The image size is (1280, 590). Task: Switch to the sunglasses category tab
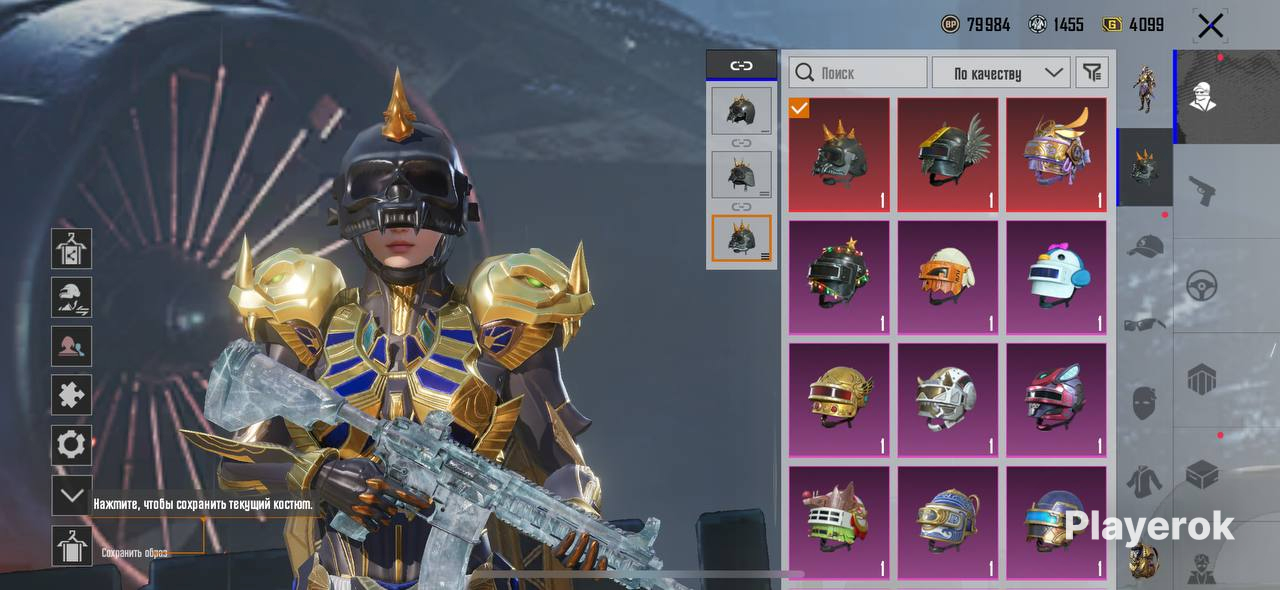pos(1144,323)
